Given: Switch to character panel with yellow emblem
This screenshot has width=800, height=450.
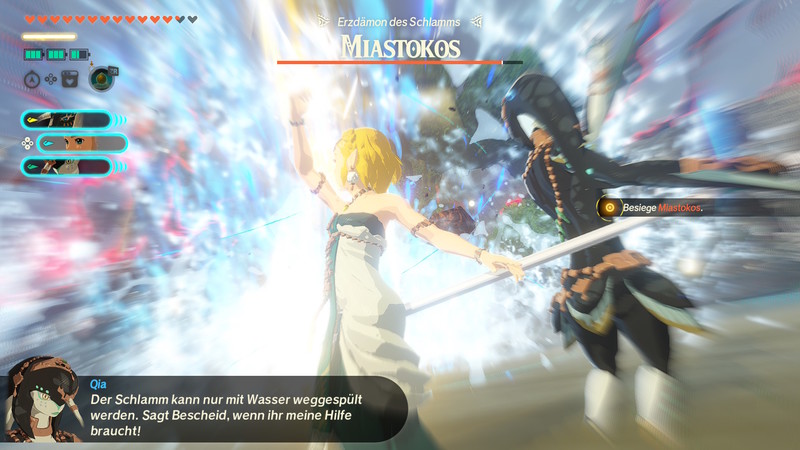Looking at the screenshot, I should pyautogui.click(x=66, y=120).
